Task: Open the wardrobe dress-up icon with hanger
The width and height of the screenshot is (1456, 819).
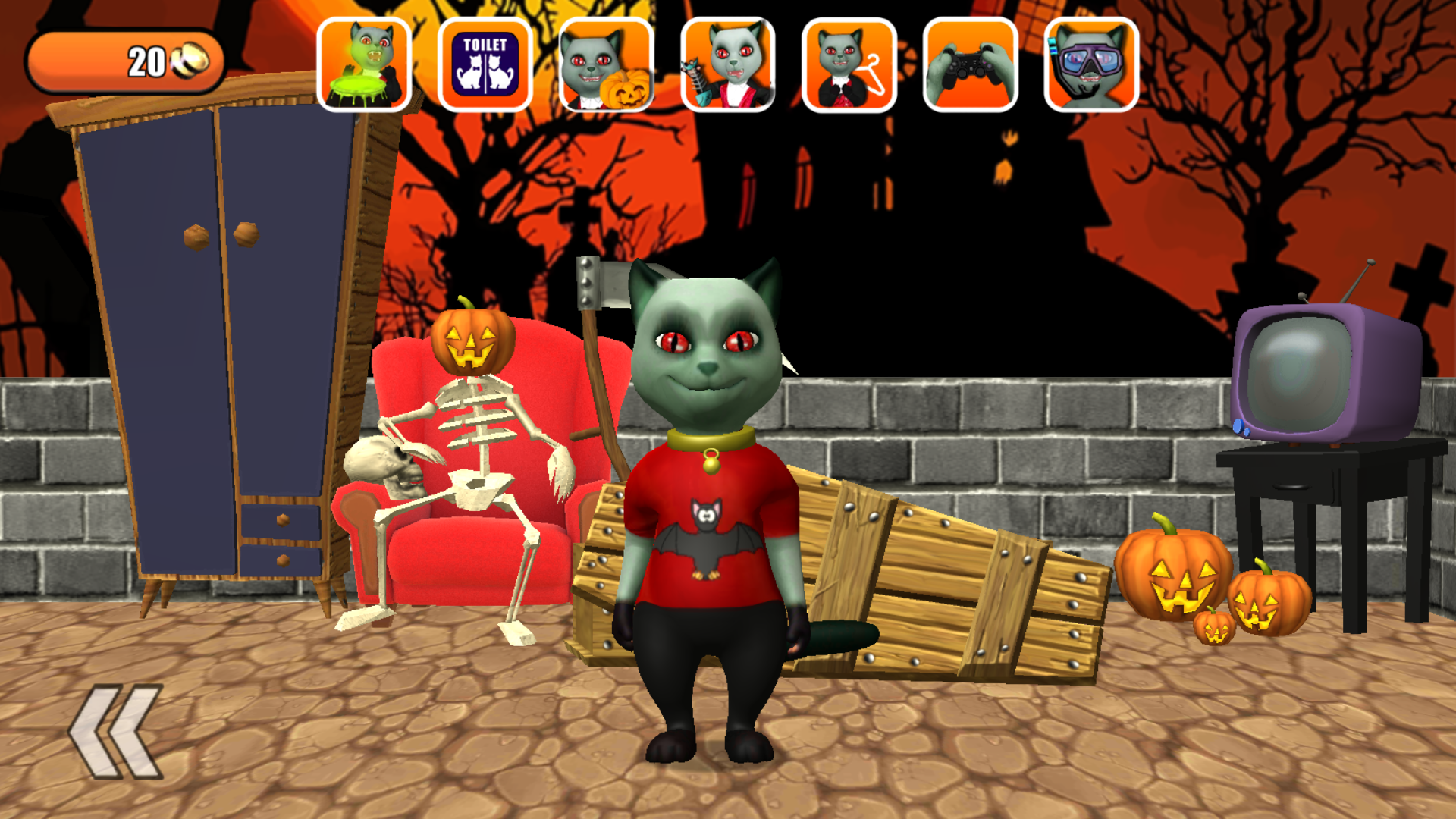Action: coord(848,64)
